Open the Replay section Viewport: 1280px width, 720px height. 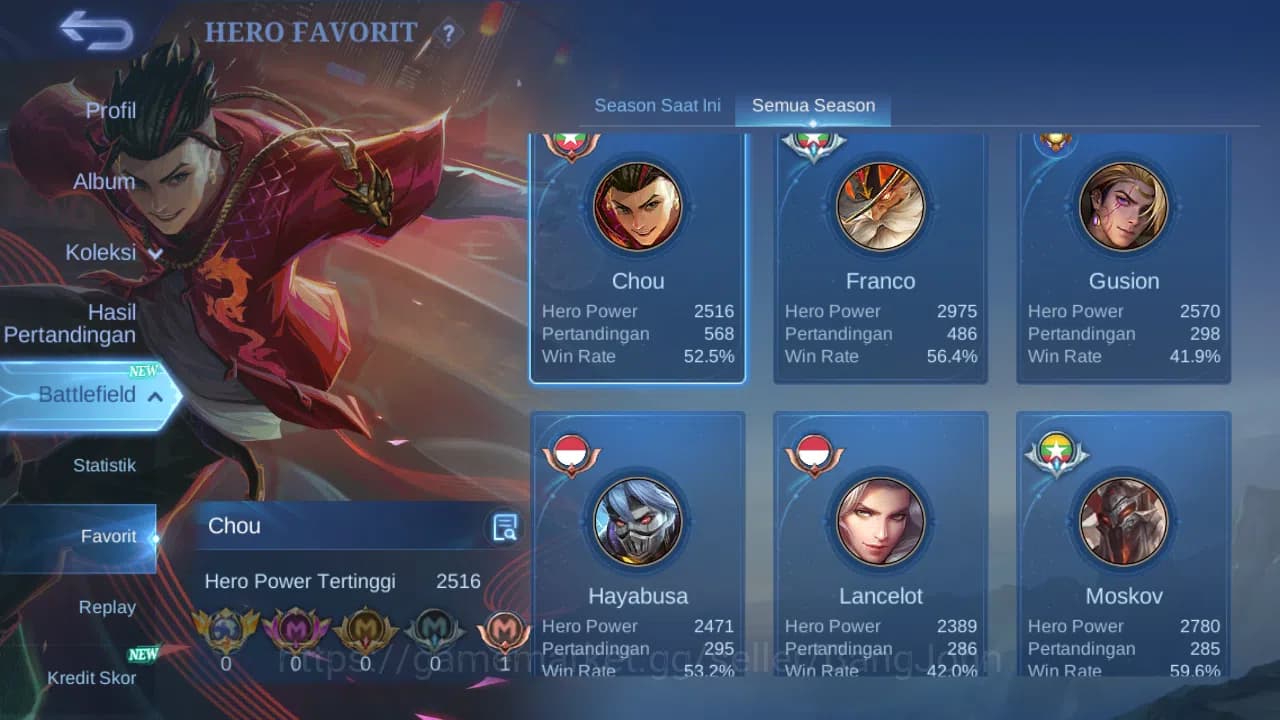click(x=108, y=607)
